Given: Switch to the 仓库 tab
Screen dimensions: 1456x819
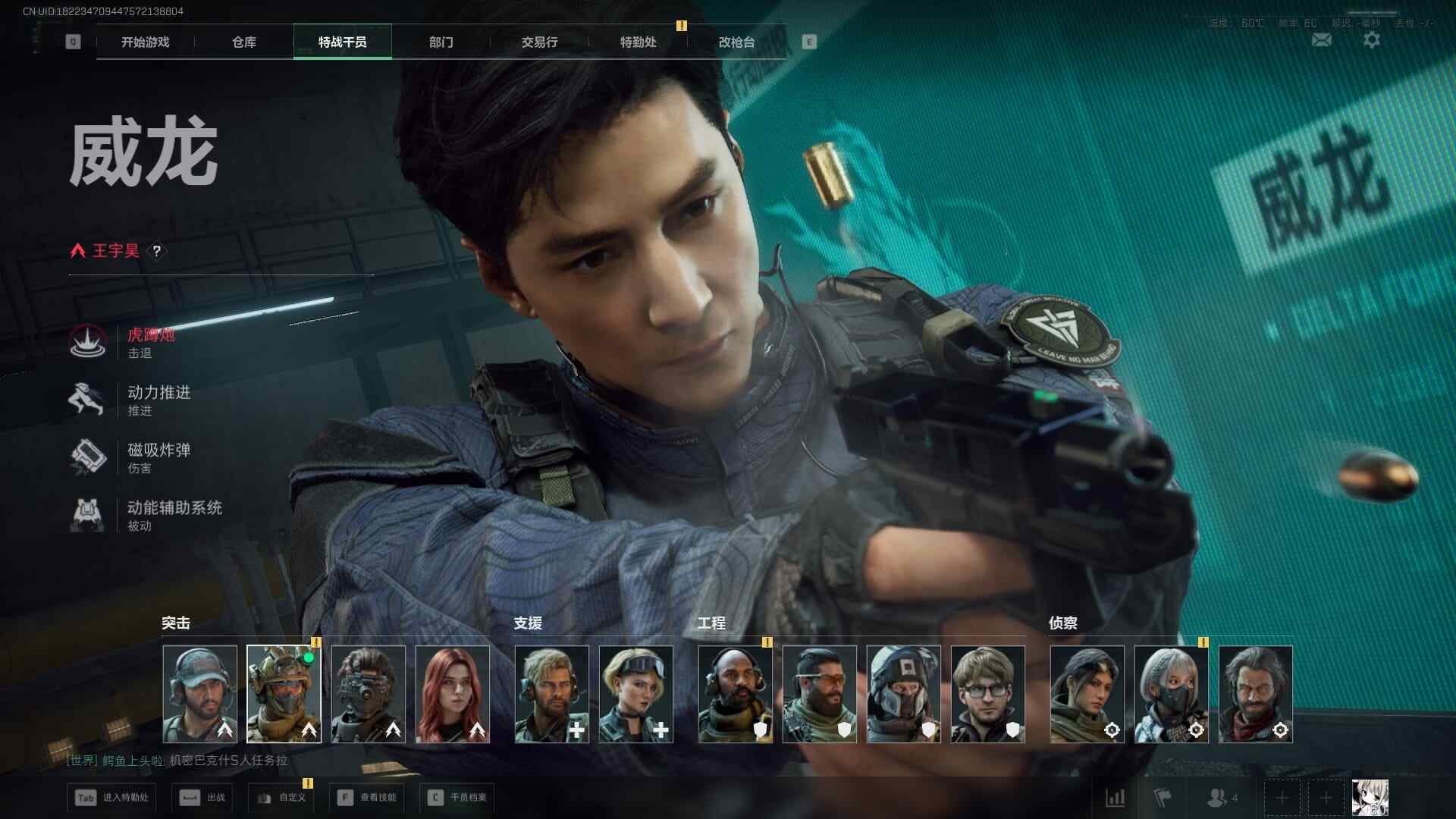Looking at the screenshot, I should 243,42.
